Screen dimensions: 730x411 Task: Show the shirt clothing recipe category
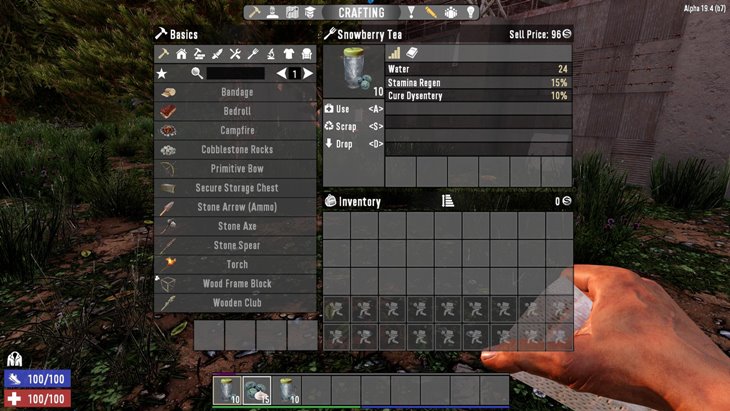pyautogui.click(x=290, y=54)
